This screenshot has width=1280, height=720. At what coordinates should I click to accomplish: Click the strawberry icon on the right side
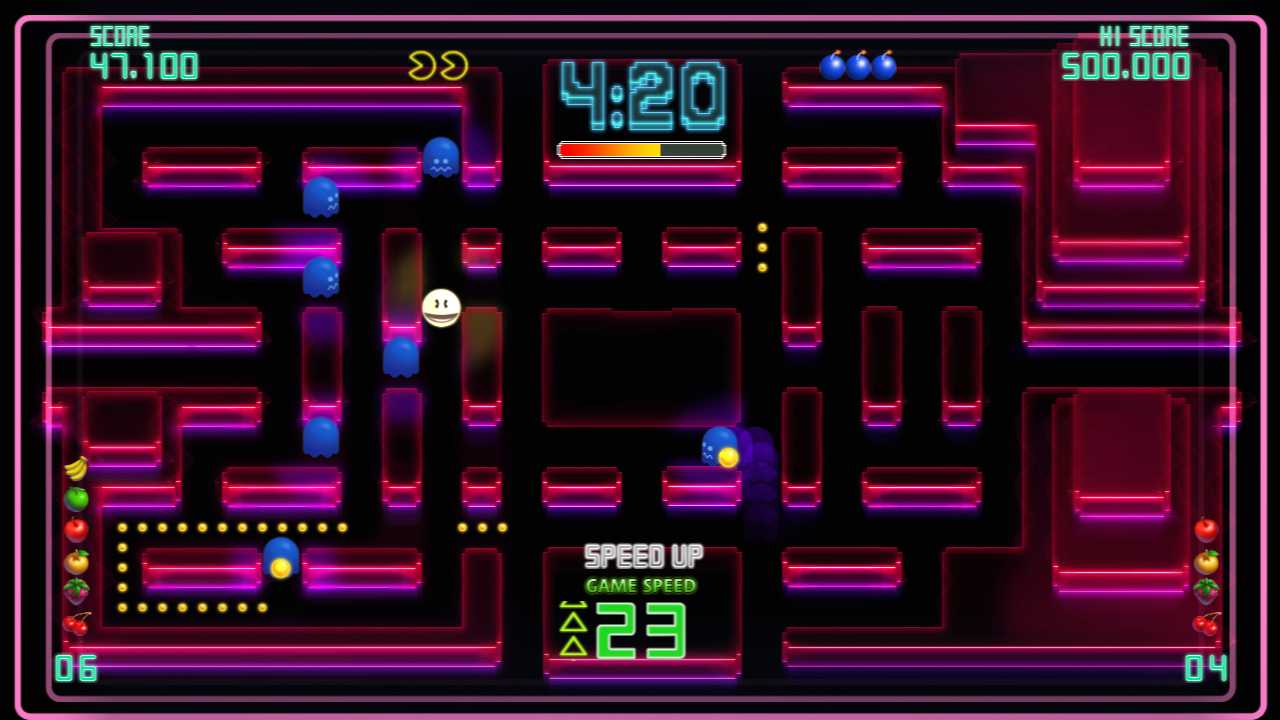(x=1207, y=593)
